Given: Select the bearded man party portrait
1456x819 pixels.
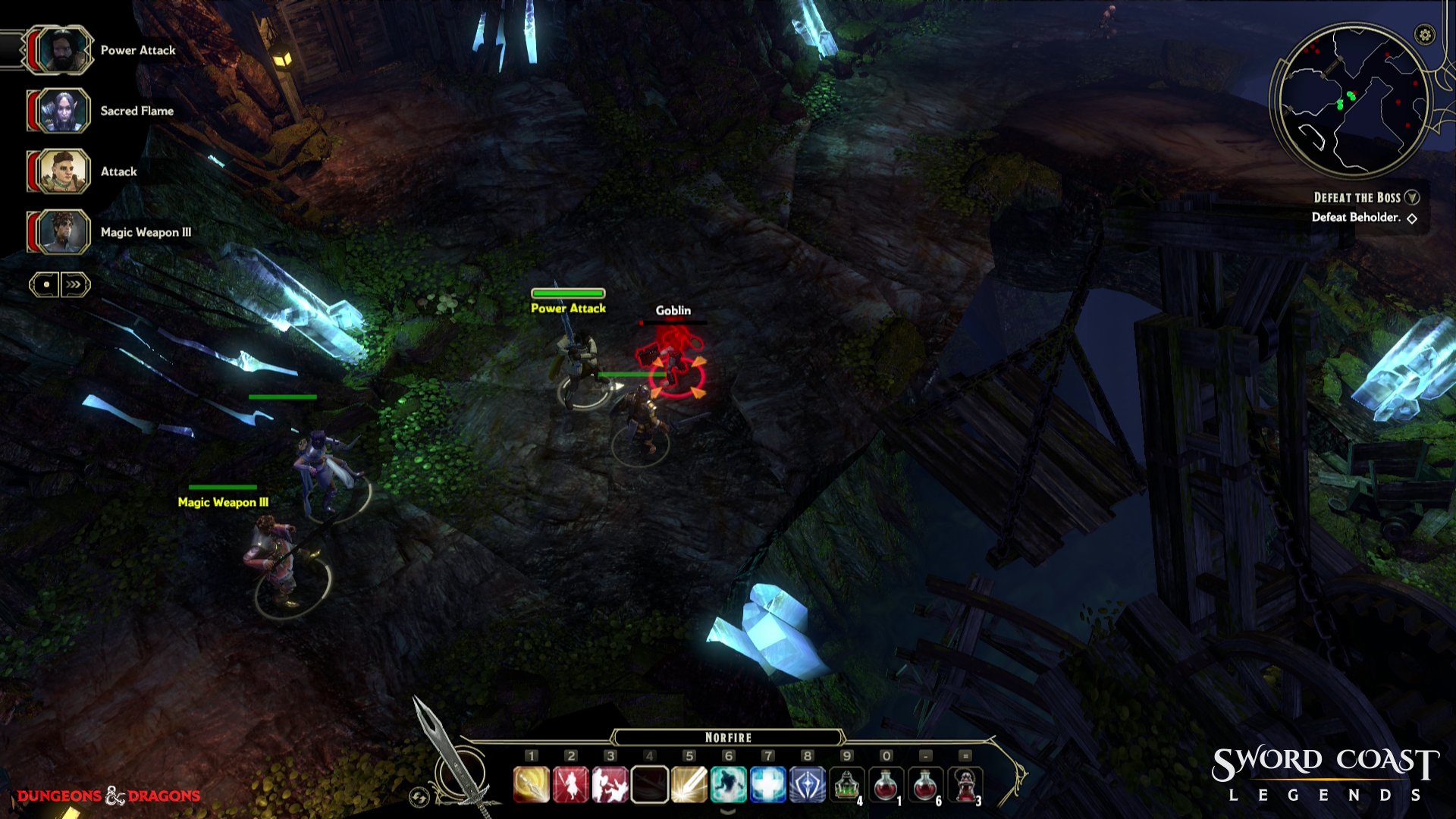Looking at the screenshot, I should [x=61, y=50].
